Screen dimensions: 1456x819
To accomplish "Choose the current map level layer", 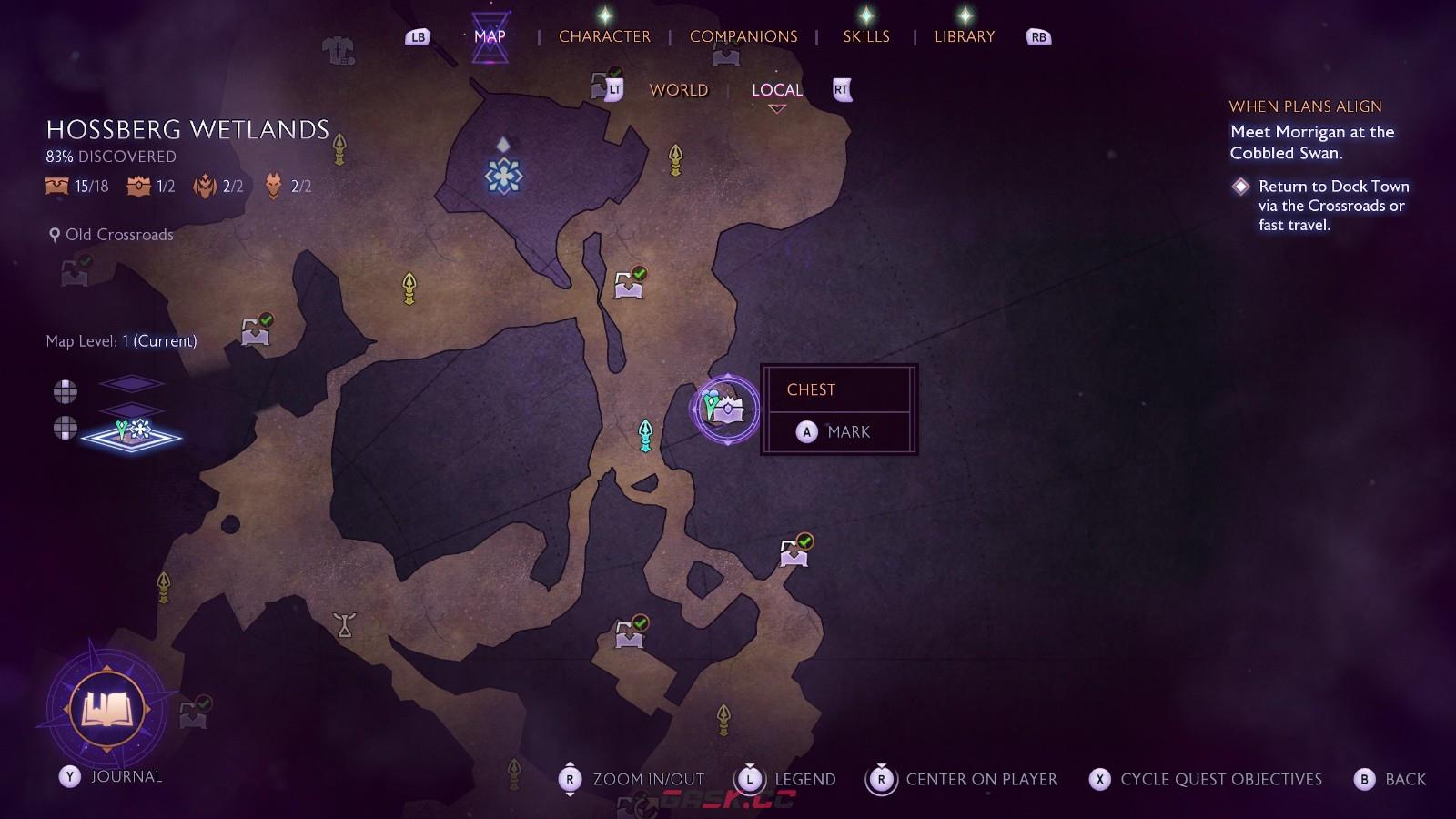I will pos(131,435).
